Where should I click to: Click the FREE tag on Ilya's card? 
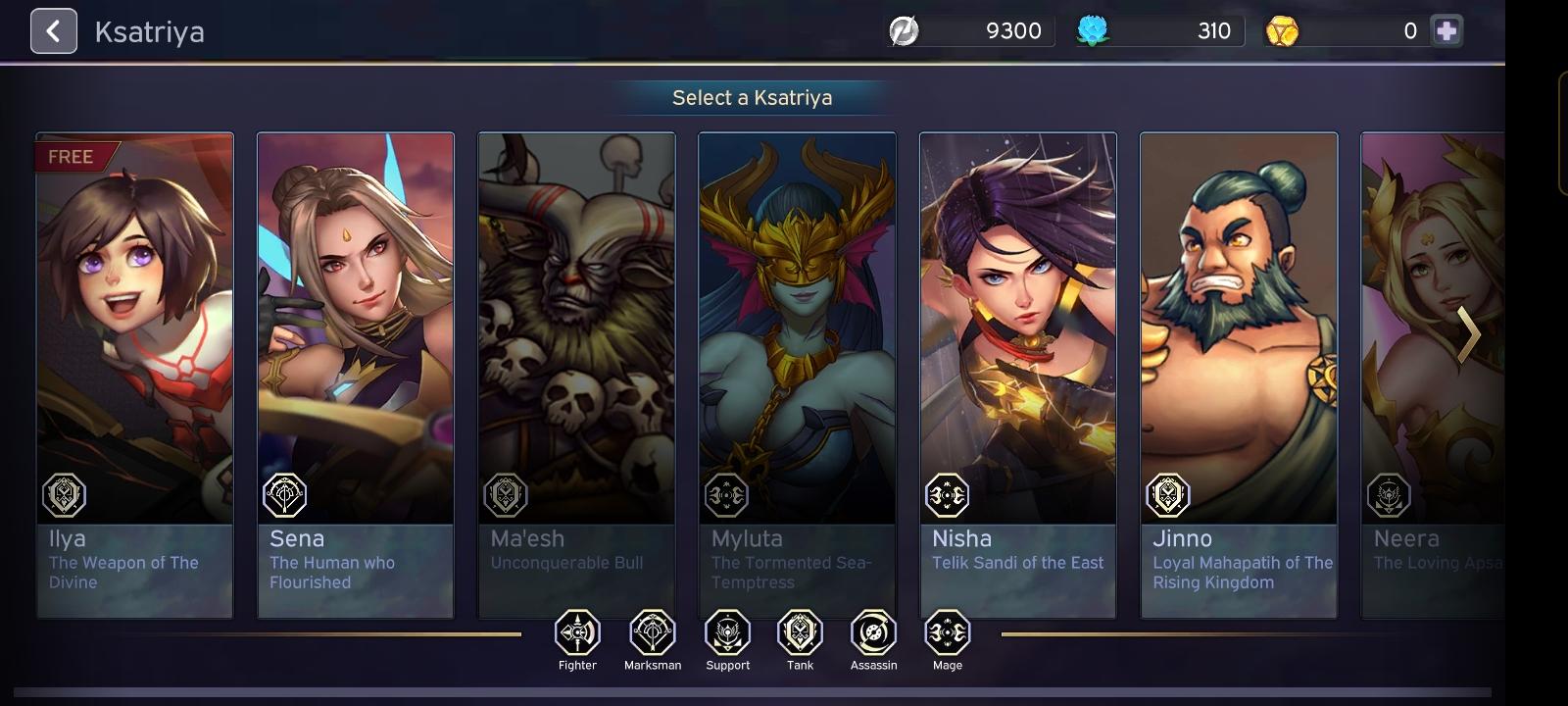[71, 156]
